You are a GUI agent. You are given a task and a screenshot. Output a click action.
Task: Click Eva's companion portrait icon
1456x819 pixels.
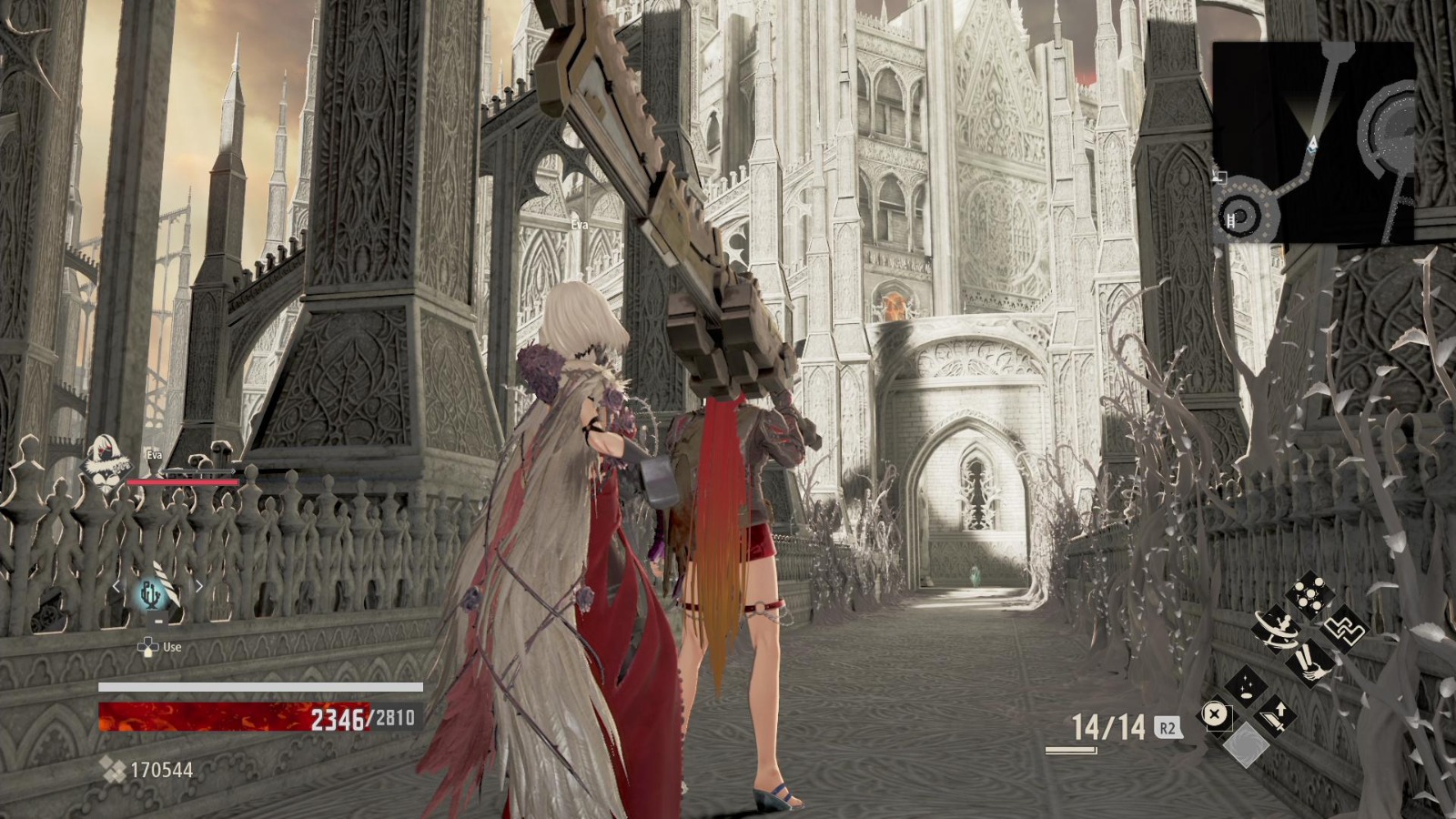pos(105,460)
